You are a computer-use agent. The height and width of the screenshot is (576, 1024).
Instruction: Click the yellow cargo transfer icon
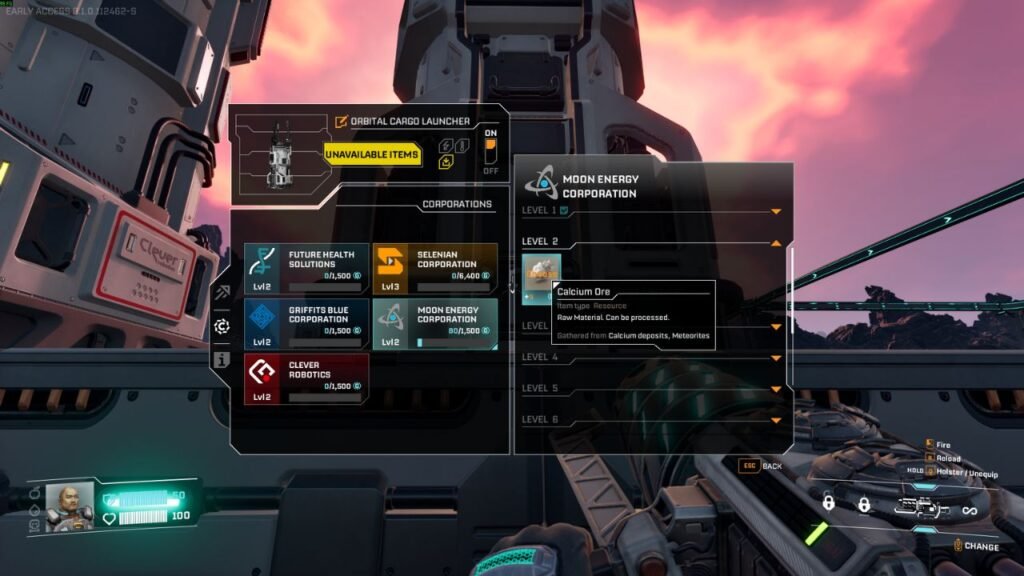tap(446, 162)
